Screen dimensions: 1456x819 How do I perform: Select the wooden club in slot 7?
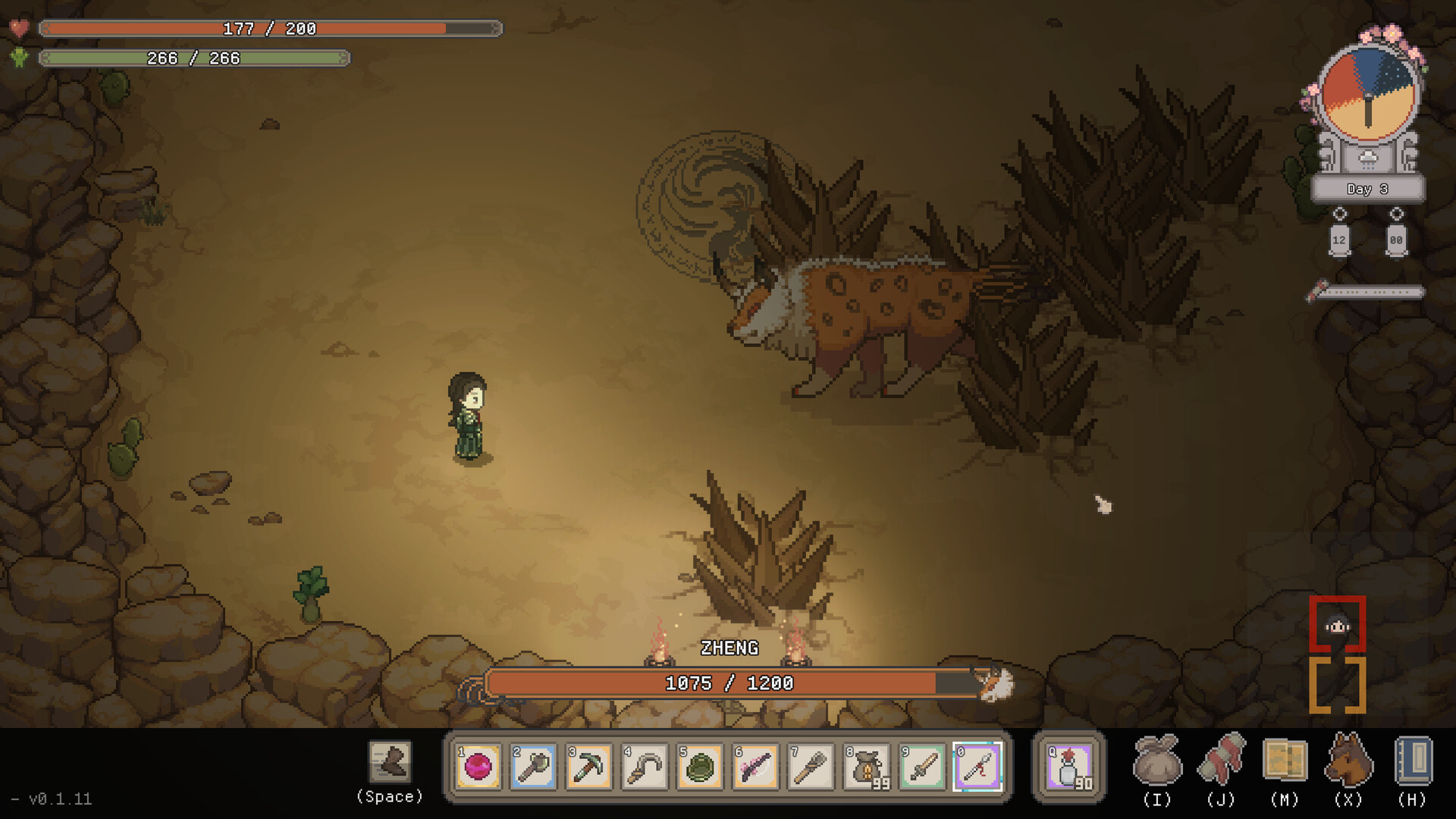click(811, 767)
